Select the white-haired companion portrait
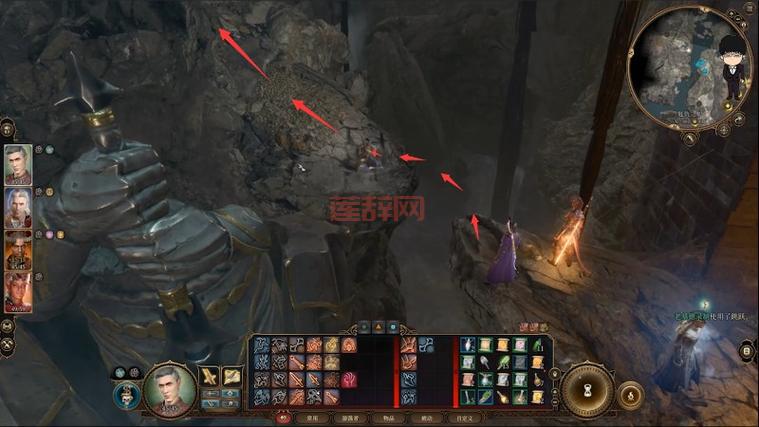This screenshot has height=427, width=759. [x=18, y=209]
